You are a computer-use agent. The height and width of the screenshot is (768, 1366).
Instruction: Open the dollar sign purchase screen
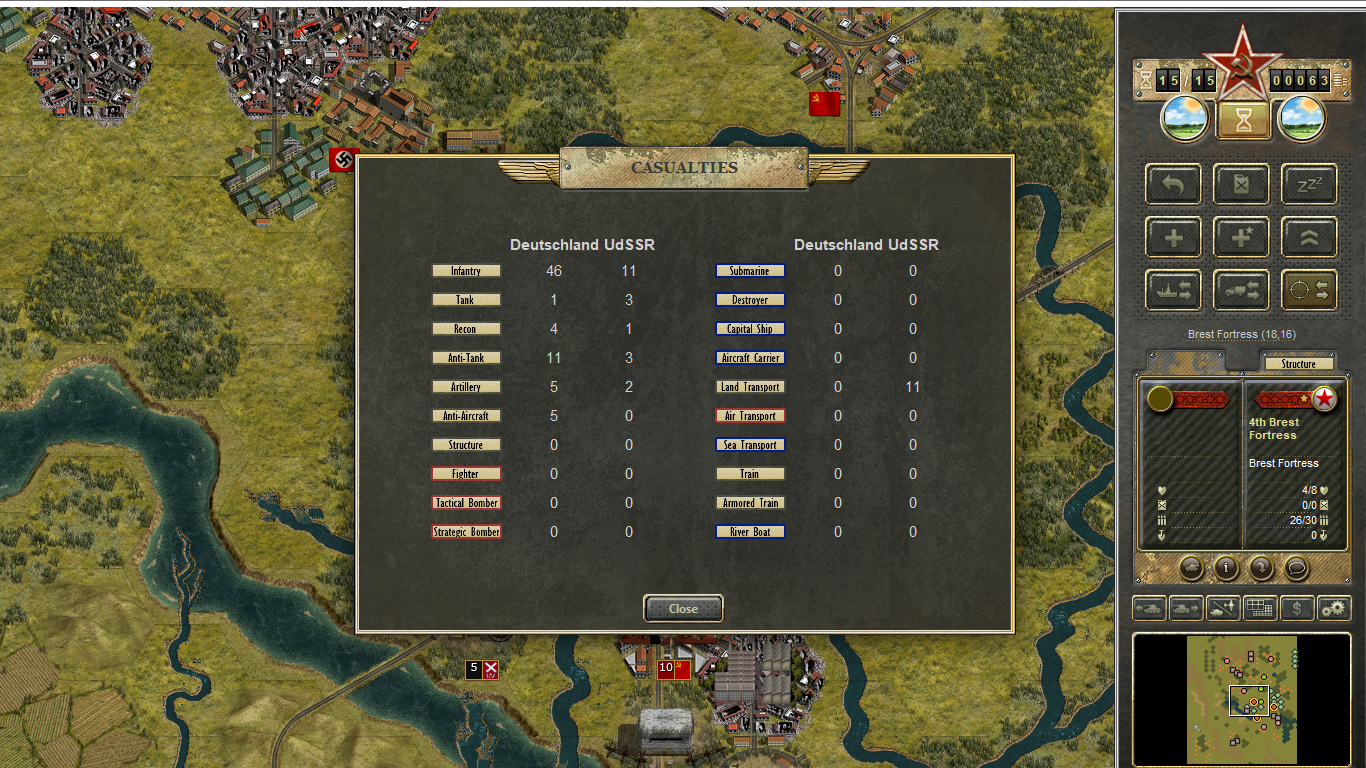point(1297,607)
